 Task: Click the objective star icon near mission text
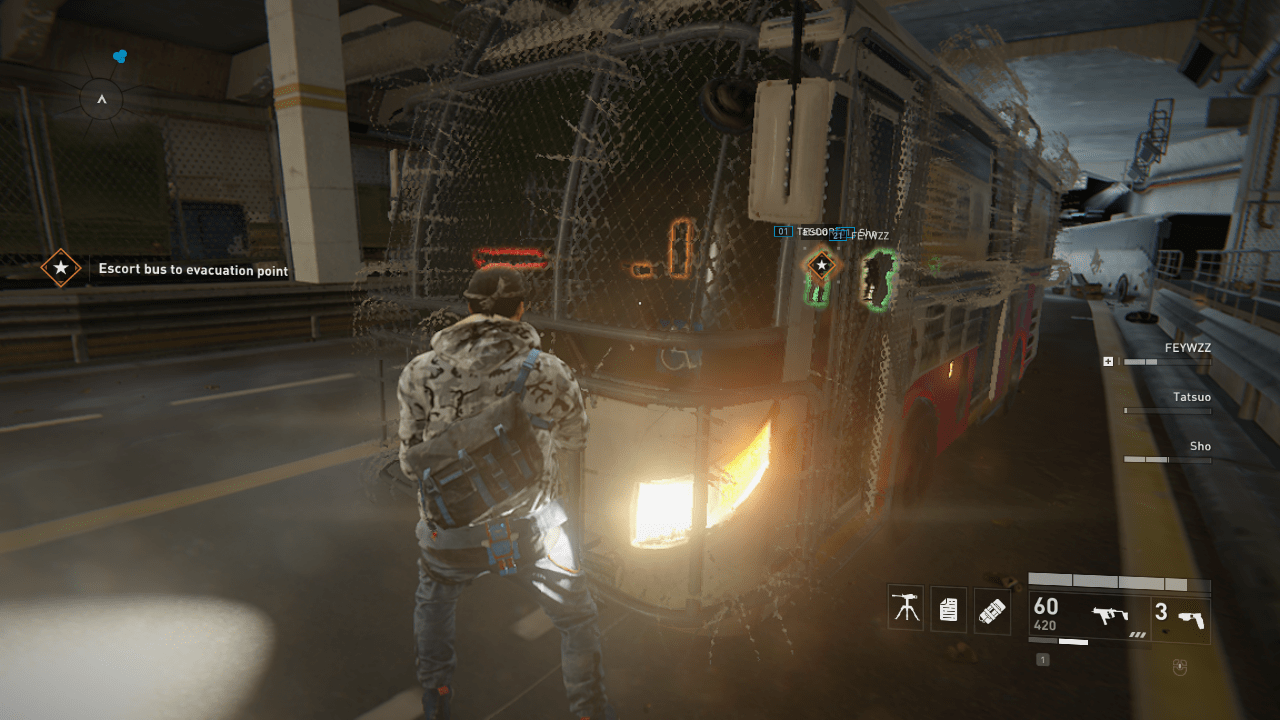[60, 268]
